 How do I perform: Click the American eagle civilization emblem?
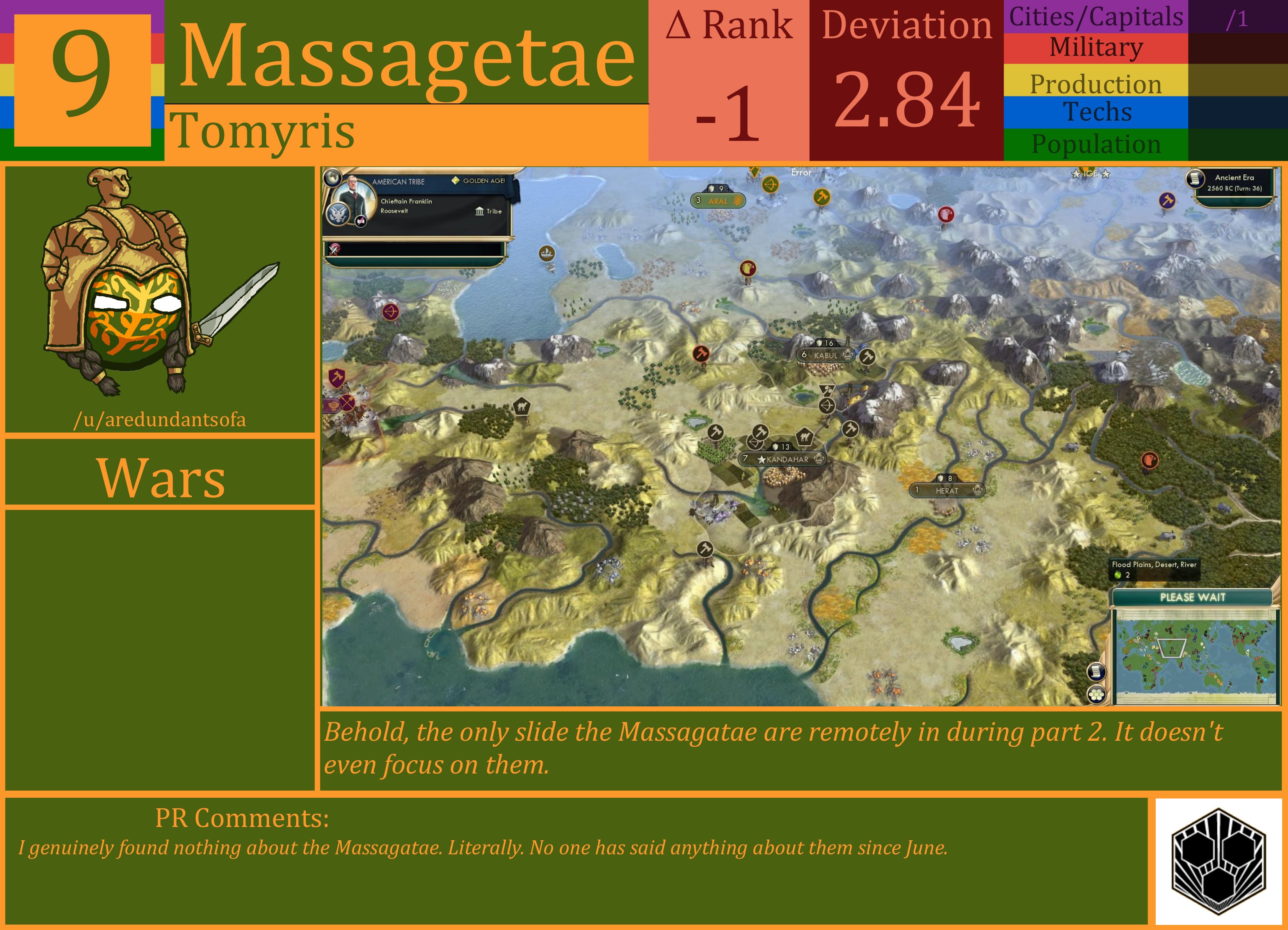click(x=338, y=213)
